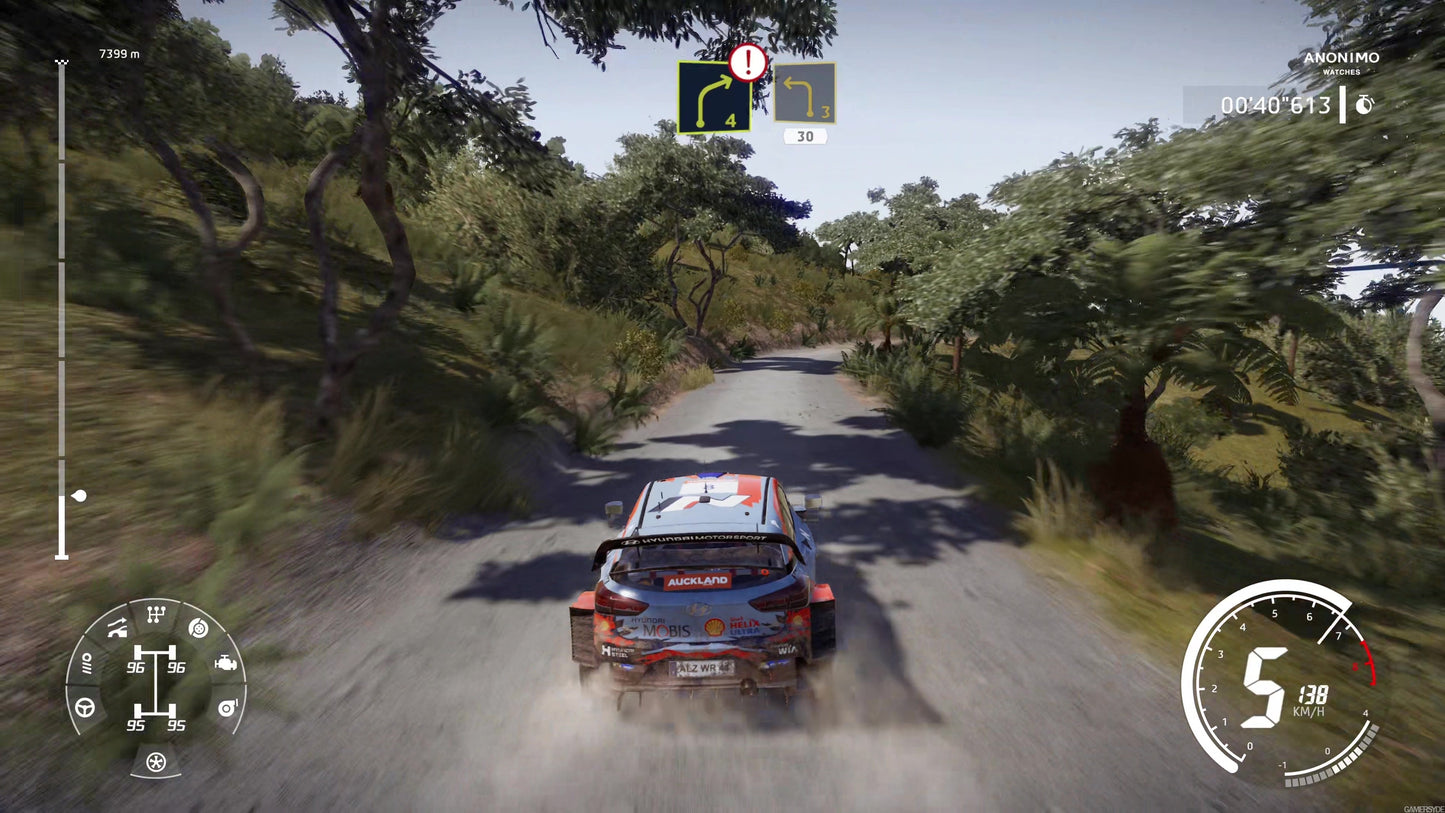Viewport: 1445px width, 813px height.
Task: Click the 30 distance marker below the pacenotes
Action: click(805, 135)
